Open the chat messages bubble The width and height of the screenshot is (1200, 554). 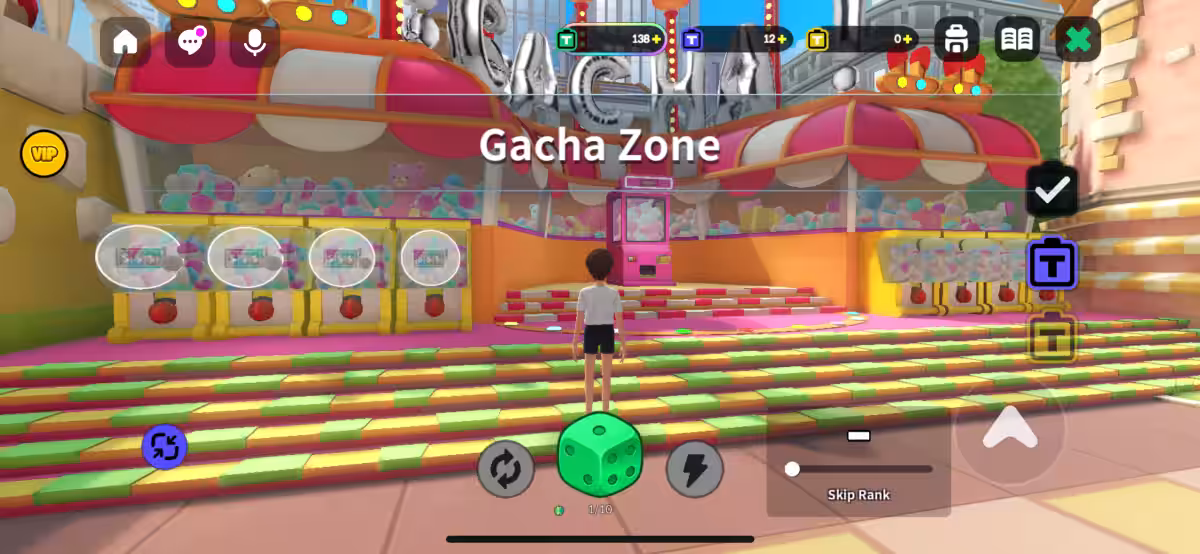tap(189, 42)
